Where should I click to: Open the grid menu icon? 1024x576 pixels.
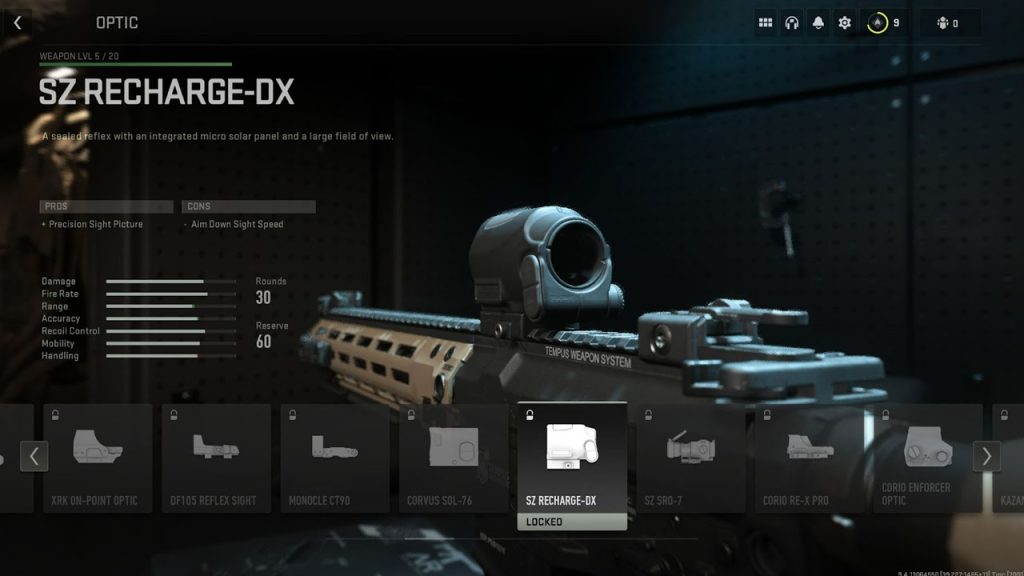pyautogui.click(x=766, y=22)
